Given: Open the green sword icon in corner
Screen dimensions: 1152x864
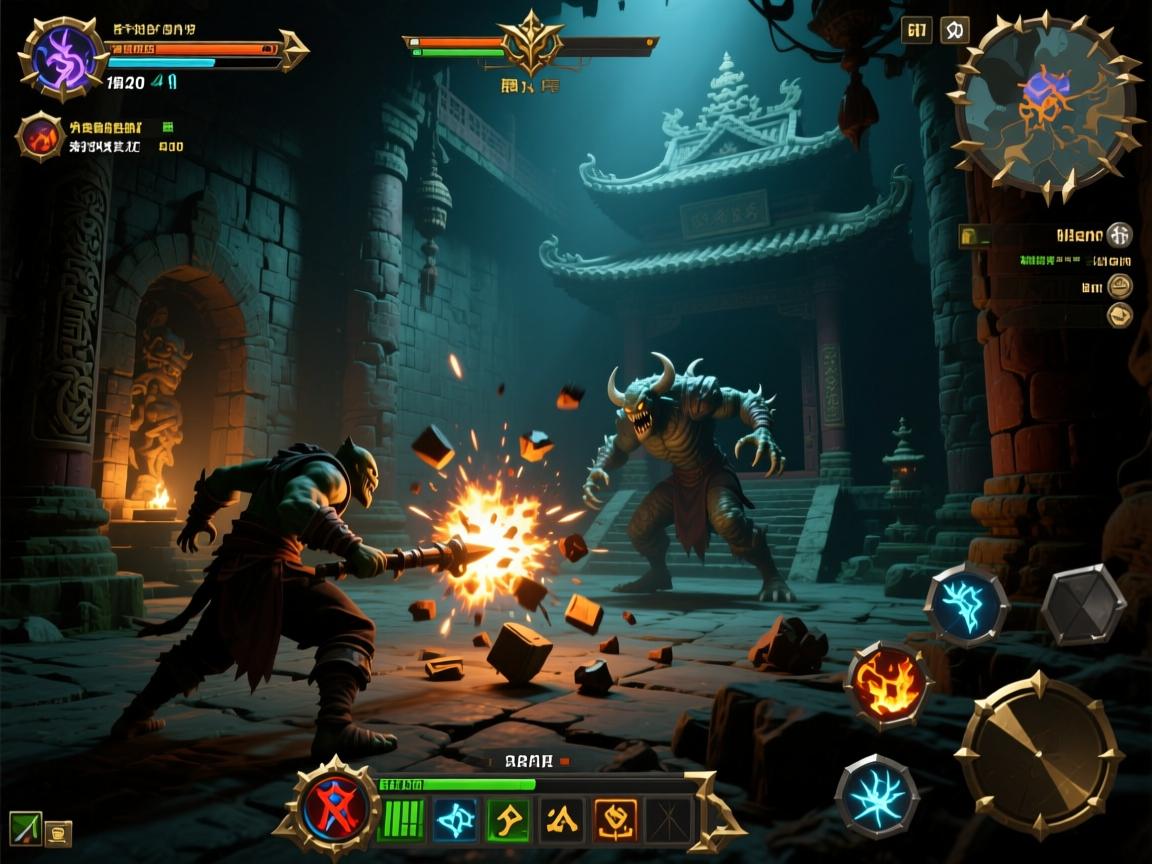Looking at the screenshot, I should 25,828.
